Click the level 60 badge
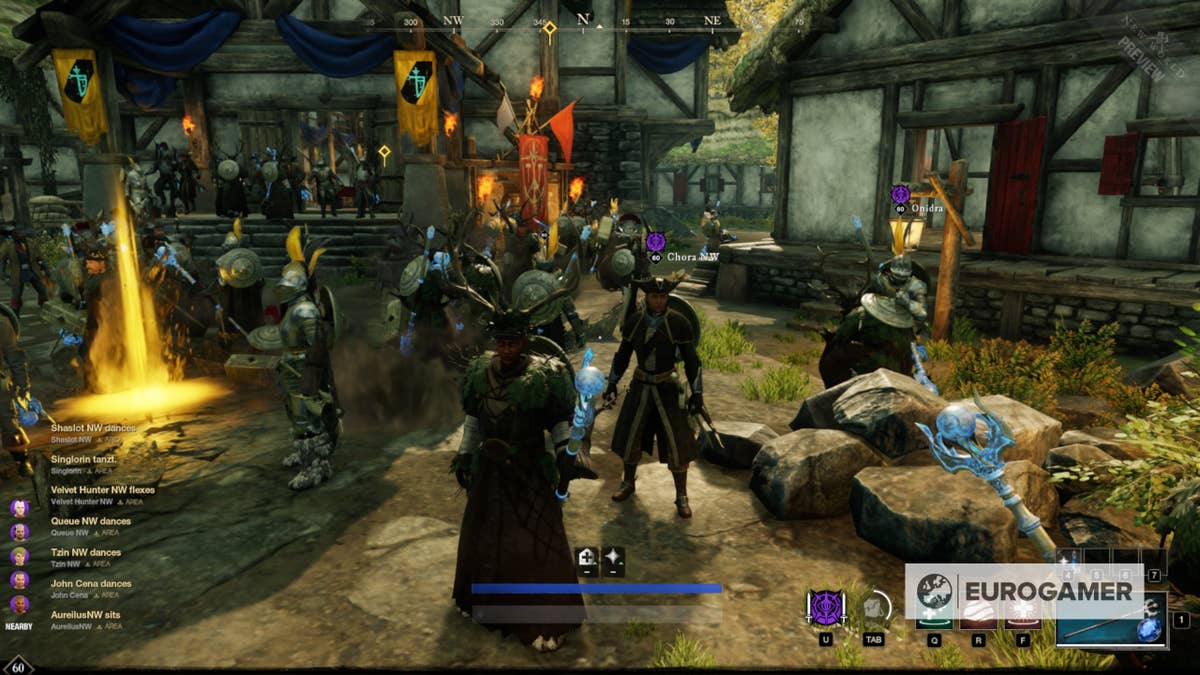 (x=18, y=665)
